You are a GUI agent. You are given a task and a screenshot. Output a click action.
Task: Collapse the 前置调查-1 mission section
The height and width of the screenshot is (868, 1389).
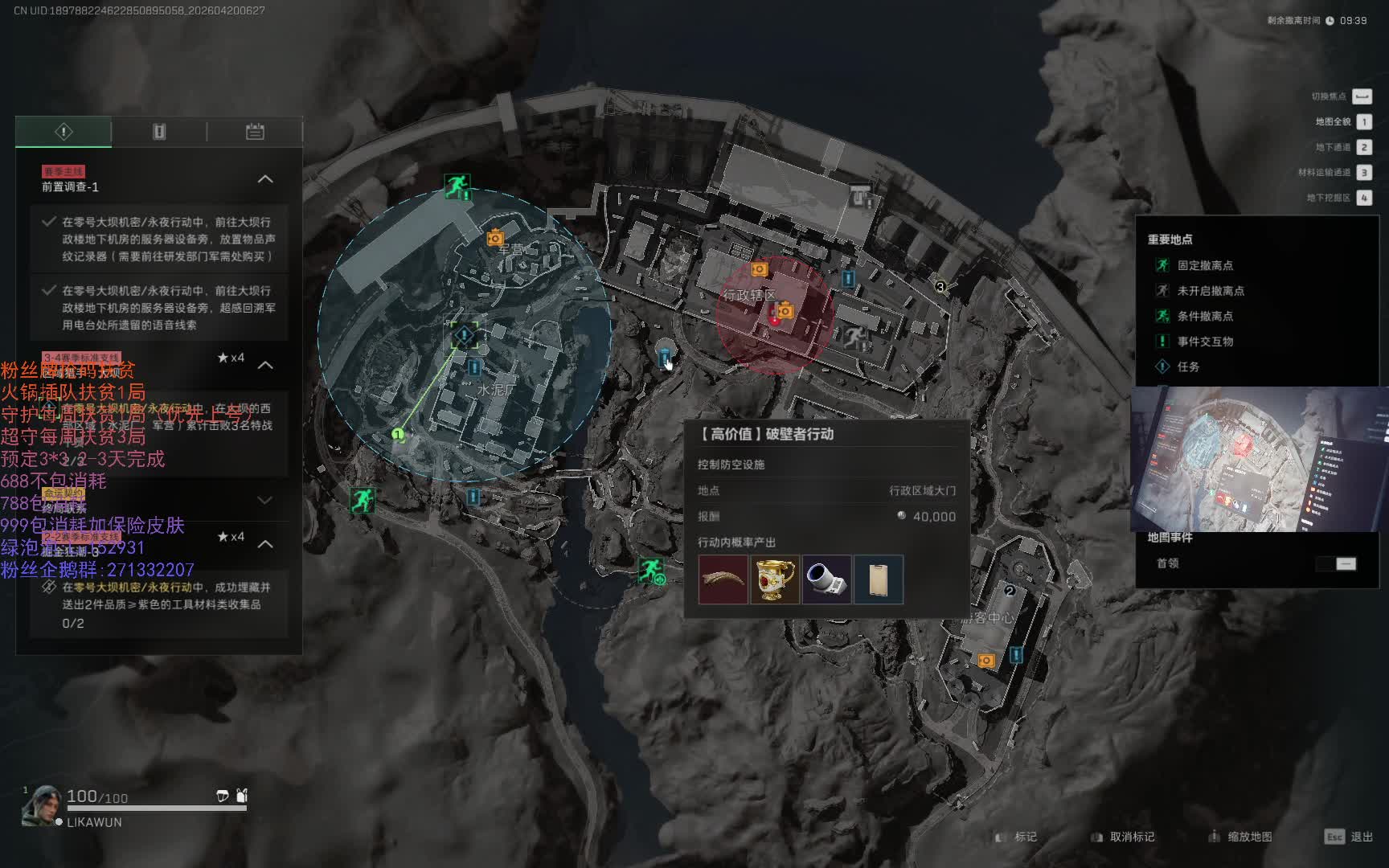coord(264,179)
